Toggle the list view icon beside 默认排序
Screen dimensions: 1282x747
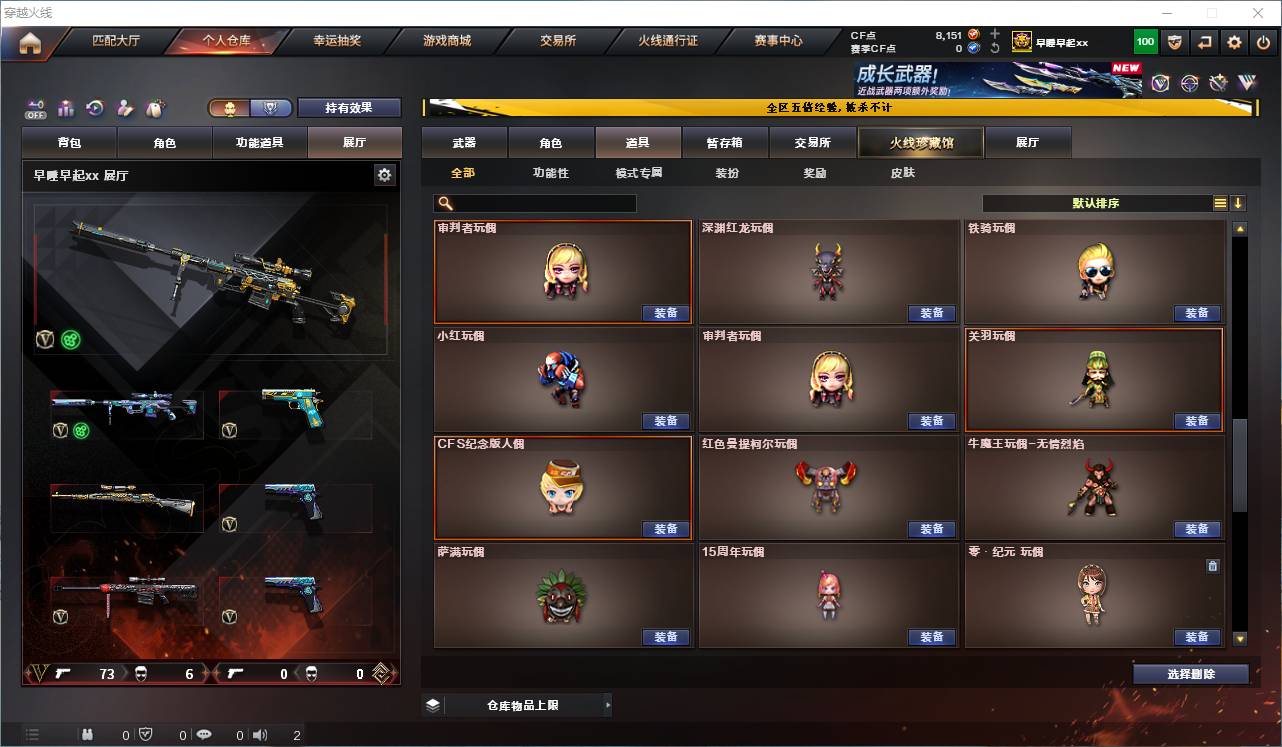[x=1219, y=202]
